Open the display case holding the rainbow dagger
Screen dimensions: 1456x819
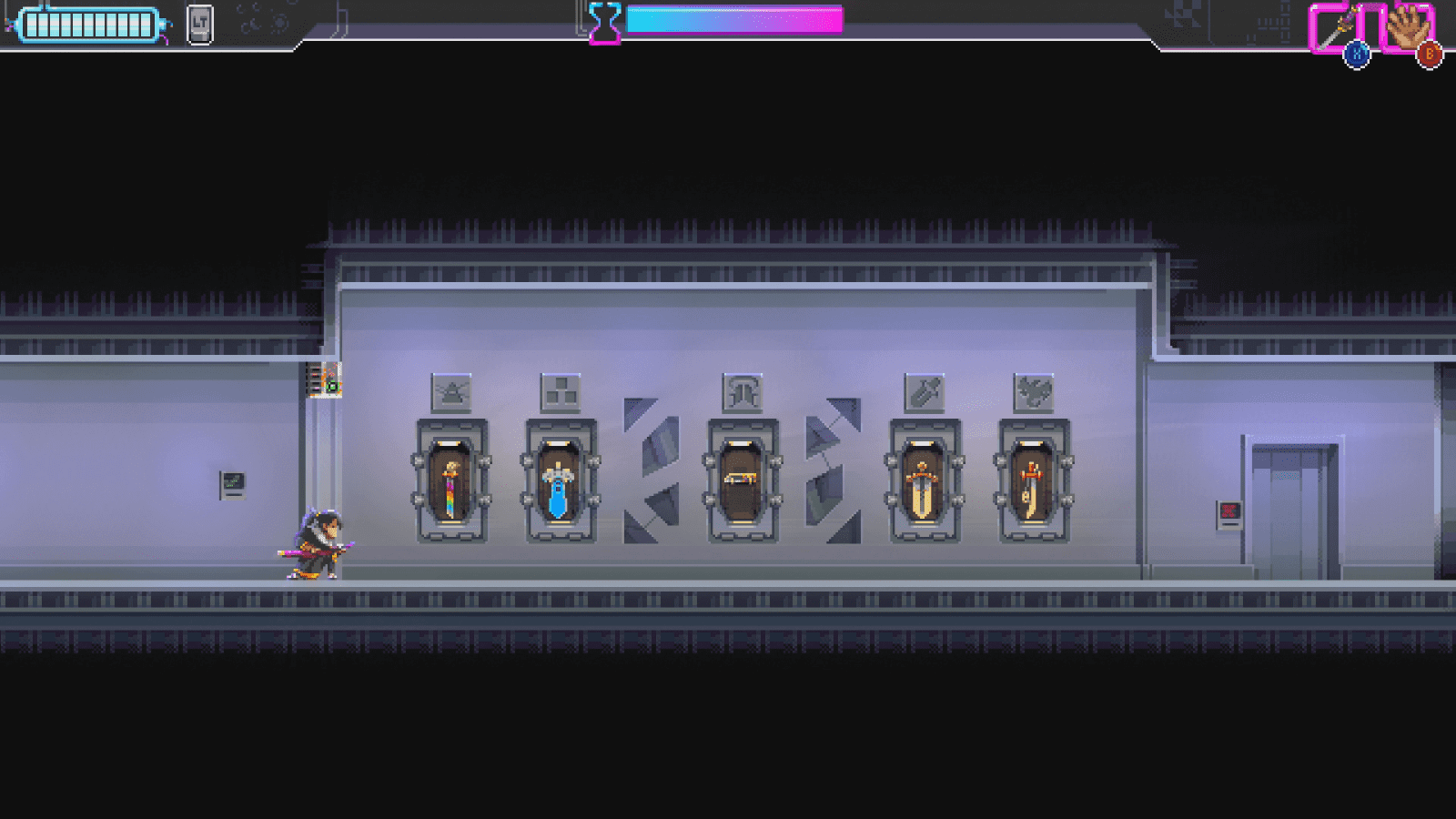click(x=450, y=483)
